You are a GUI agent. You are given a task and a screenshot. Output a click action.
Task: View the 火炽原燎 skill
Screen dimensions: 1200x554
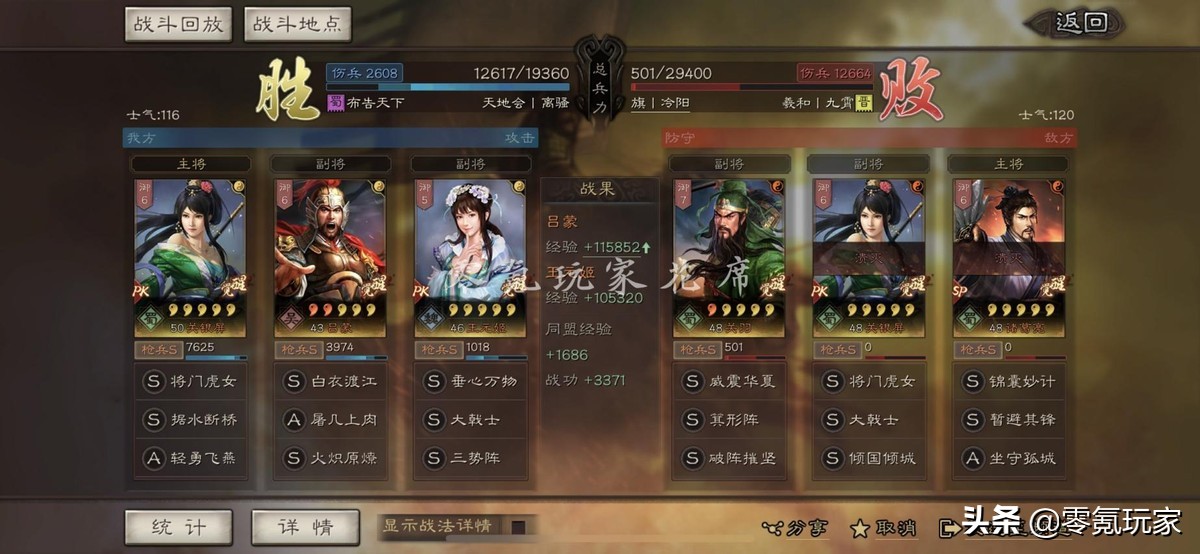330,458
